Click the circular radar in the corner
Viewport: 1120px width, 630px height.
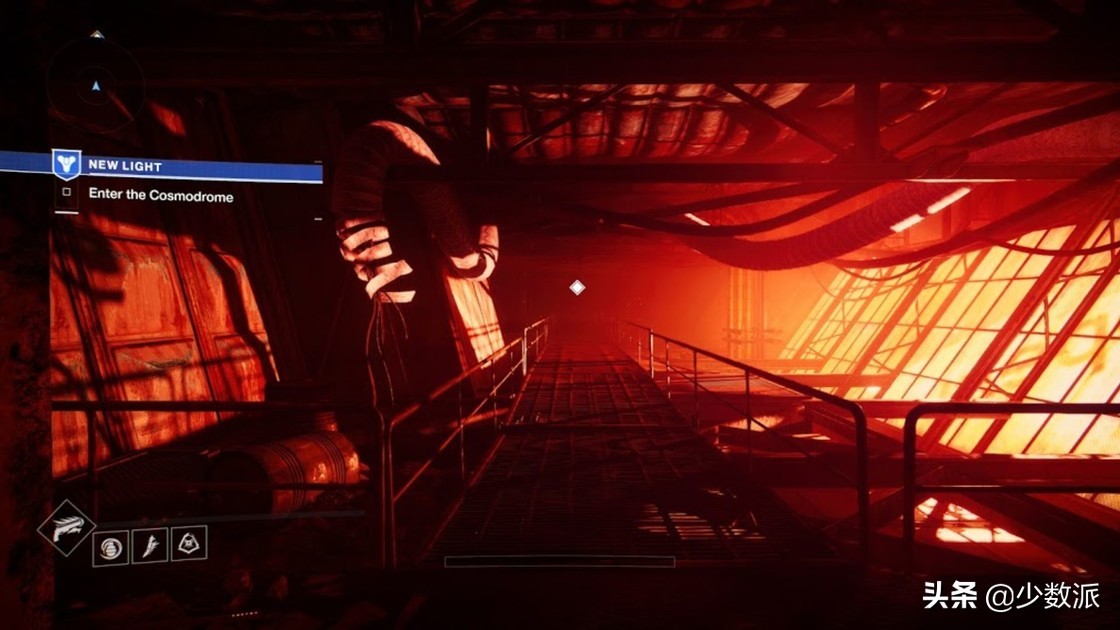pyautogui.click(x=96, y=84)
